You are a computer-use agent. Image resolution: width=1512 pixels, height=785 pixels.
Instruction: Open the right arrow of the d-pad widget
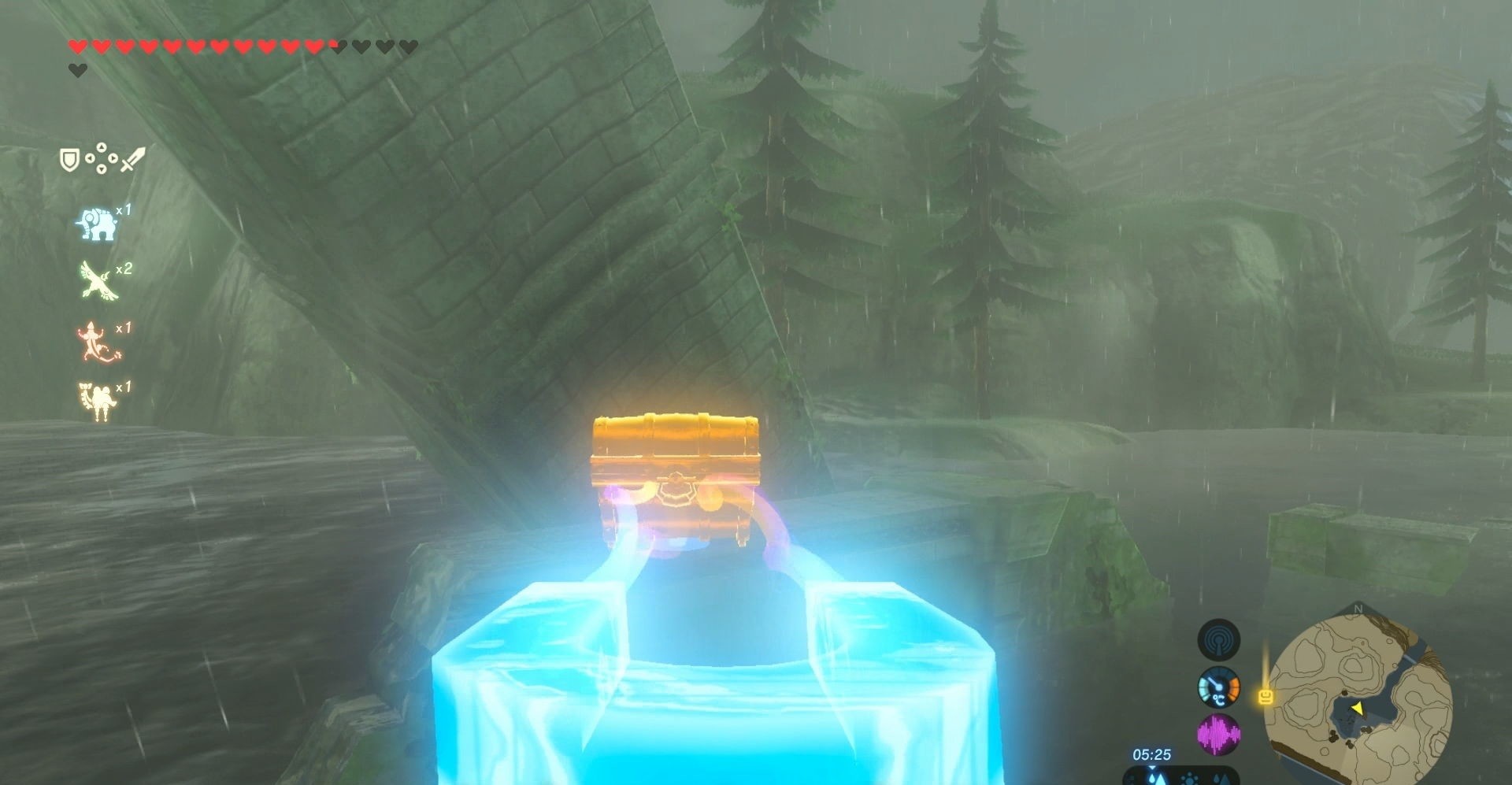tap(113, 157)
